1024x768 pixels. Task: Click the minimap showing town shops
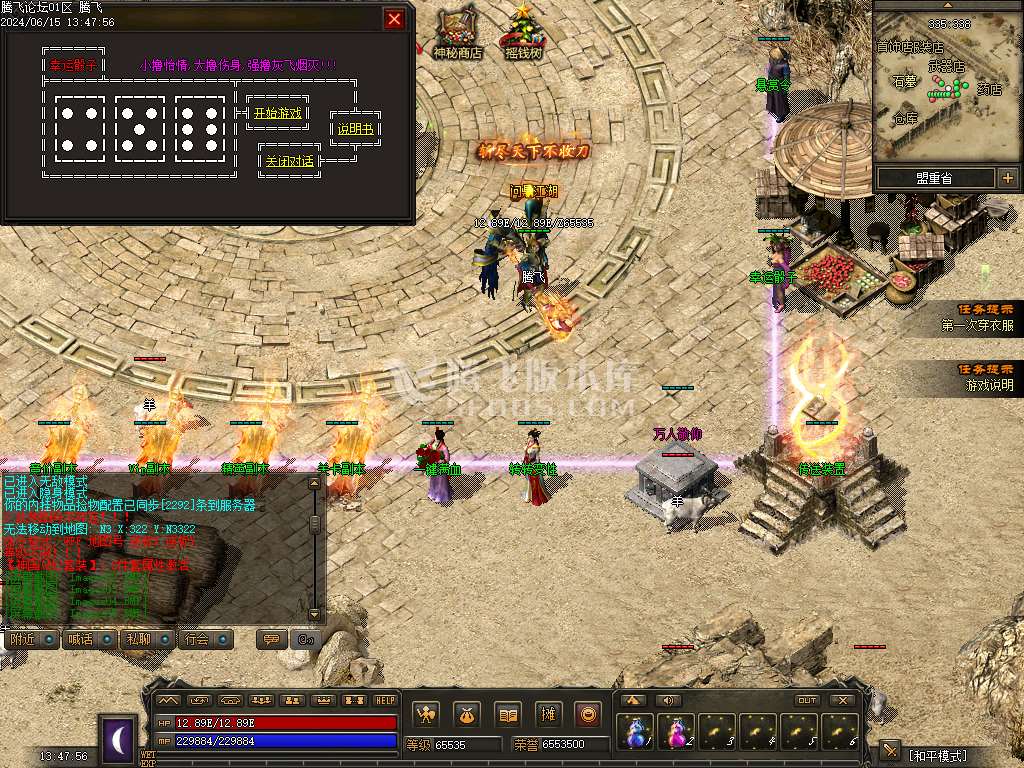click(x=946, y=86)
